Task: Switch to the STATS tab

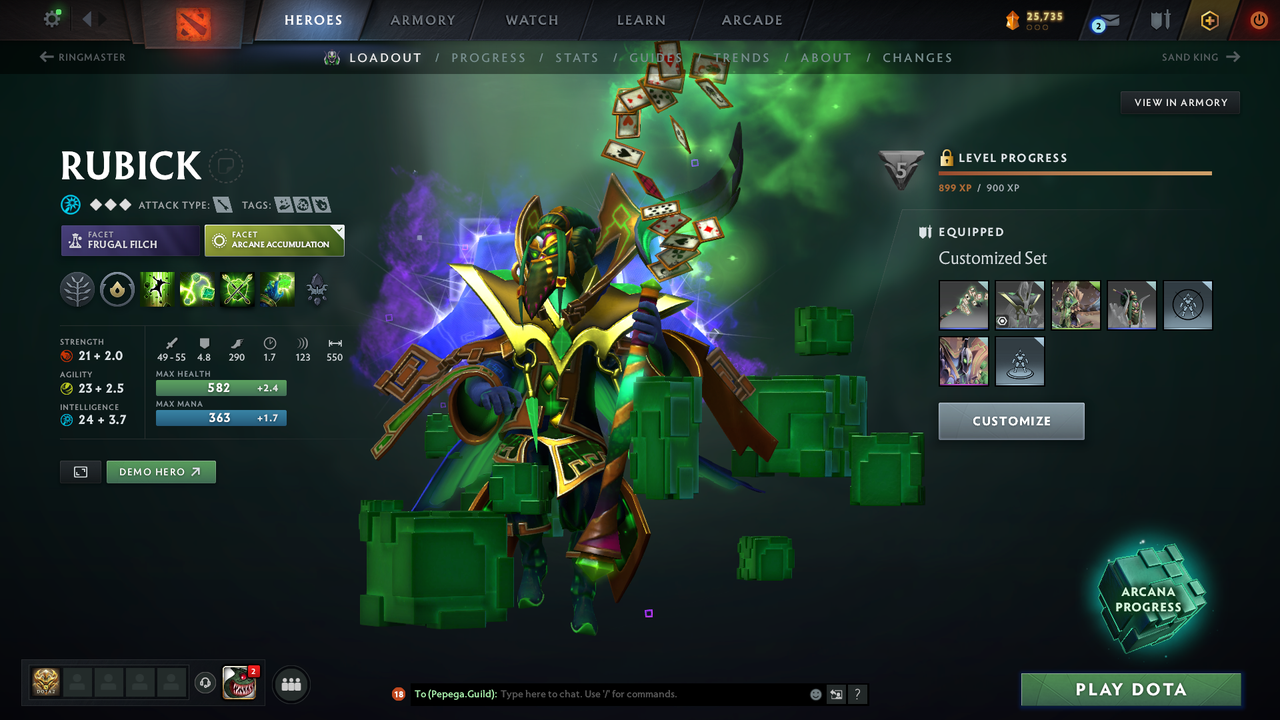Action: coord(577,57)
